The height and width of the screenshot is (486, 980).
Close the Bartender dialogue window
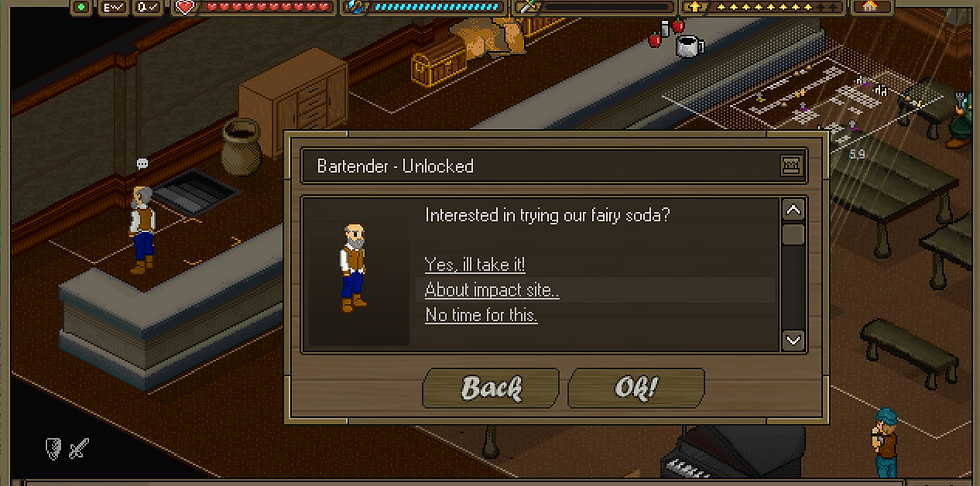[x=792, y=166]
